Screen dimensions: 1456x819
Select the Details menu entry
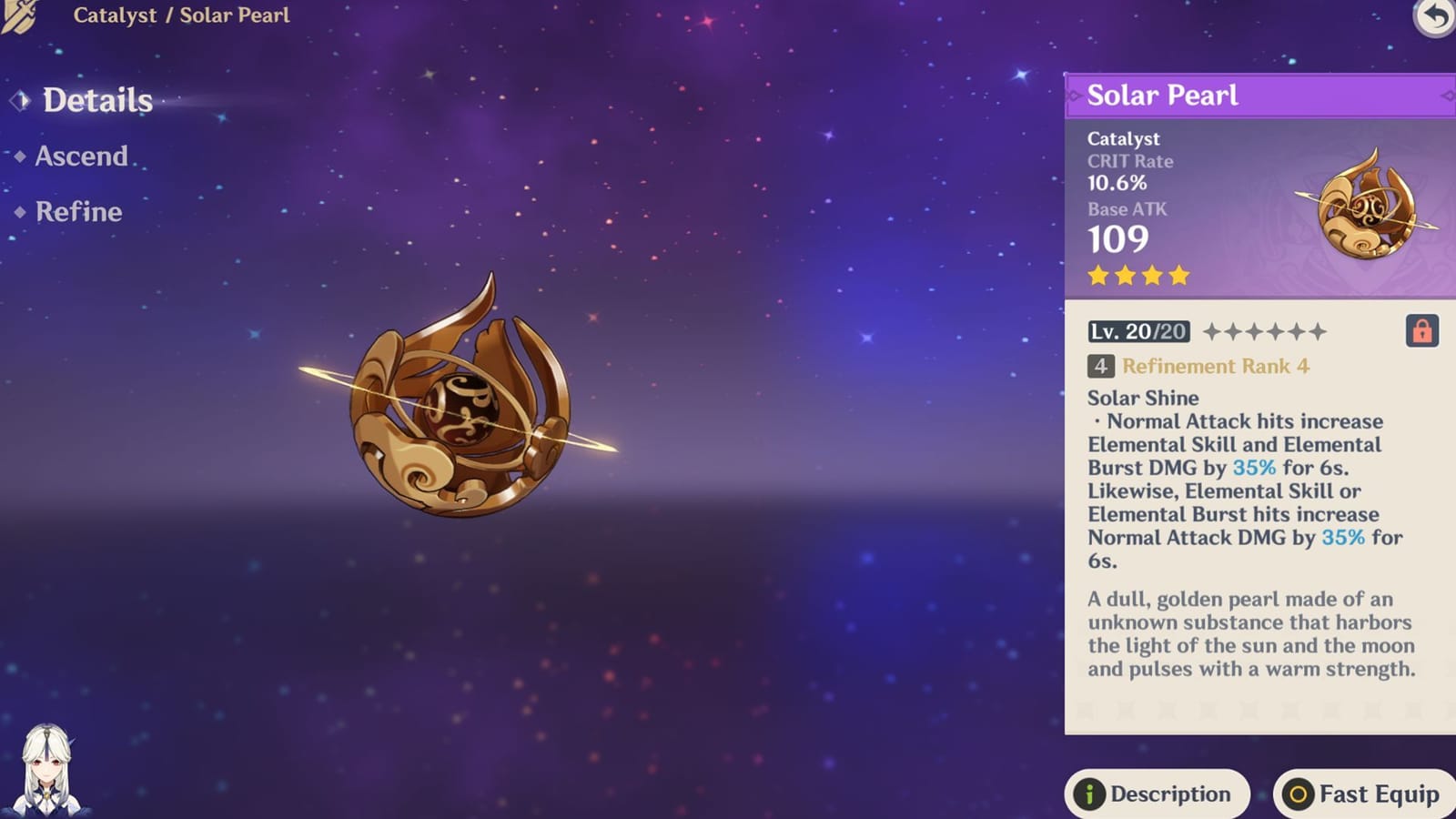click(98, 102)
